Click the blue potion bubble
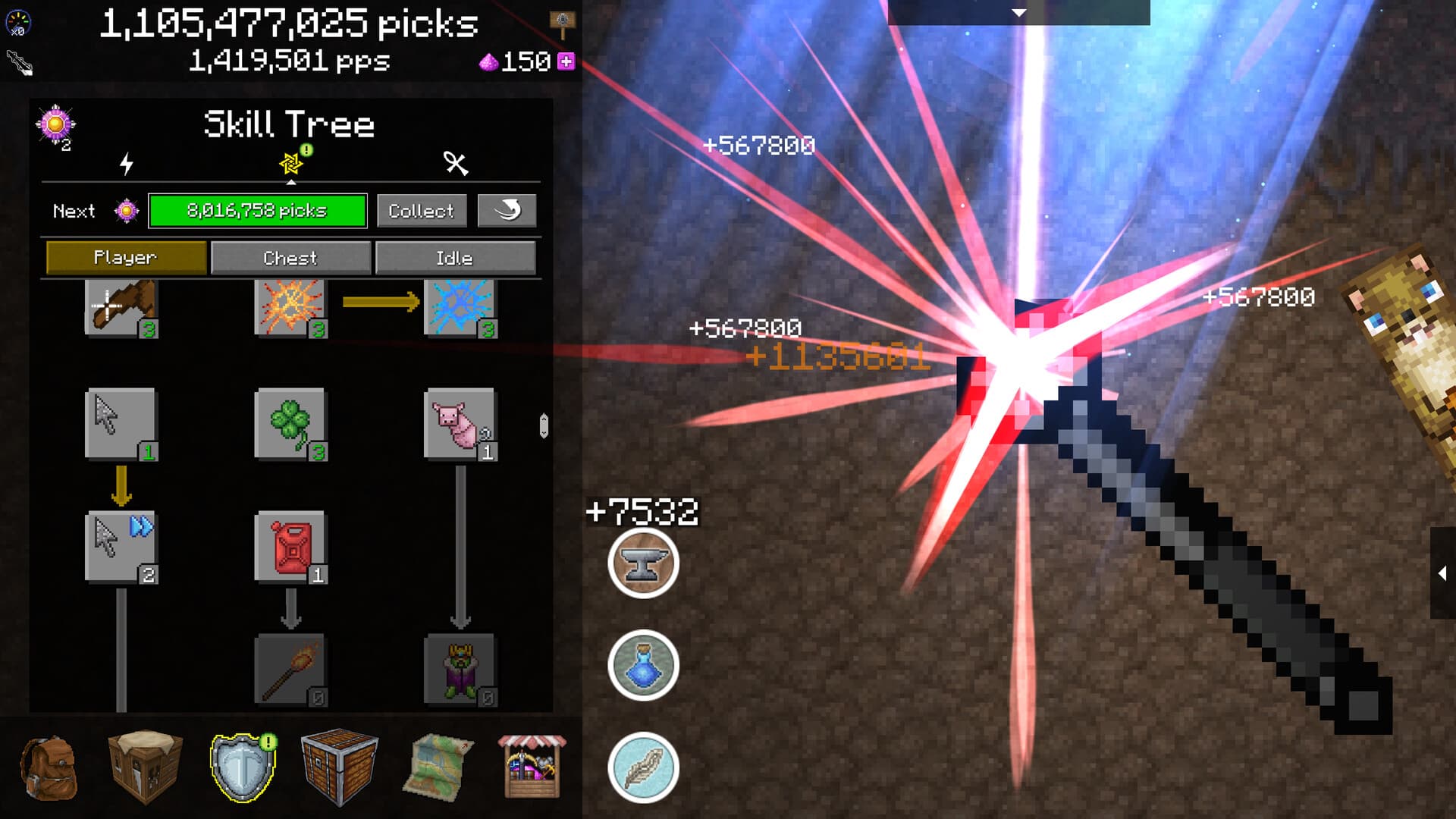The image size is (1456, 819). (x=644, y=666)
